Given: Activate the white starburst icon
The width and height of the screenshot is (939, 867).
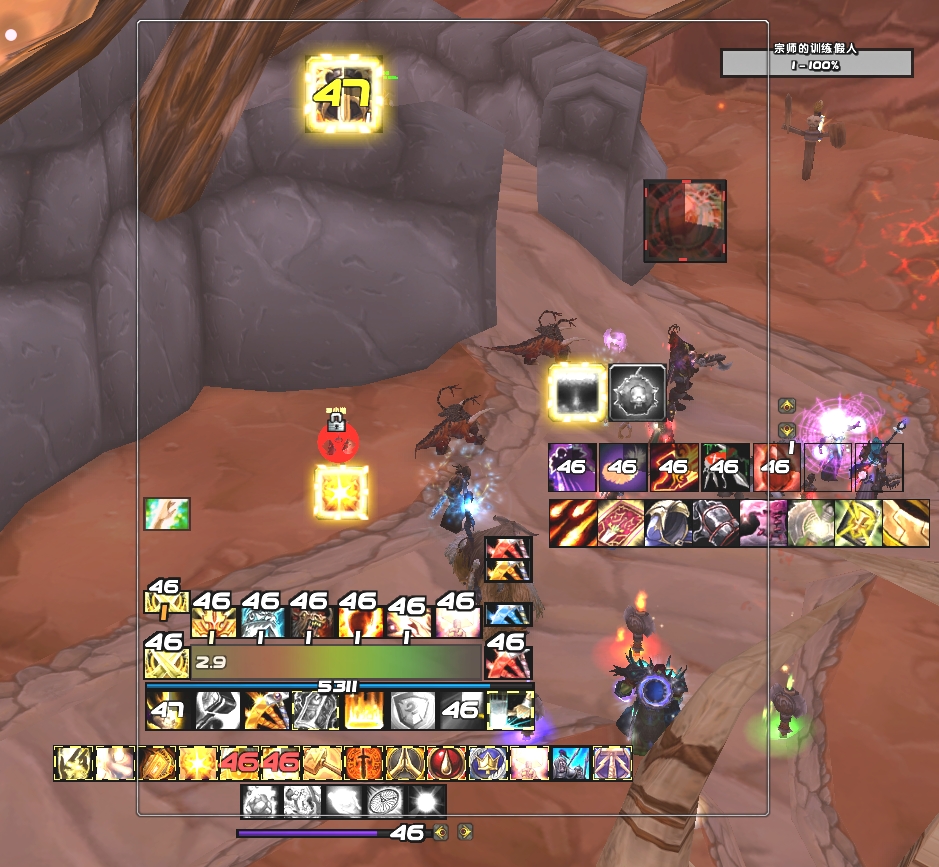Looking at the screenshot, I should (x=427, y=801).
